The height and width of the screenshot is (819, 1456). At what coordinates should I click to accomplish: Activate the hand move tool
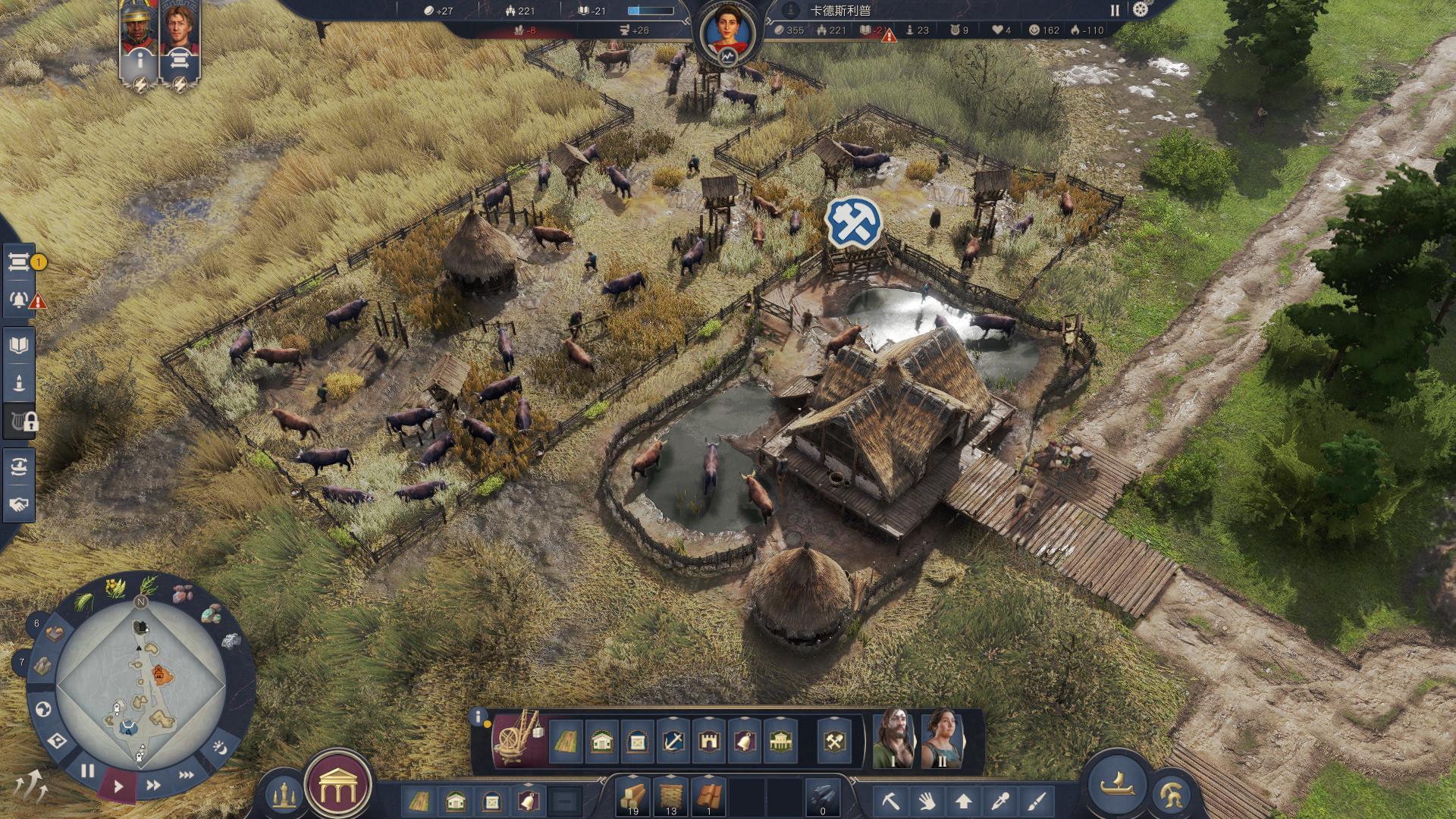pyautogui.click(x=927, y=801)
